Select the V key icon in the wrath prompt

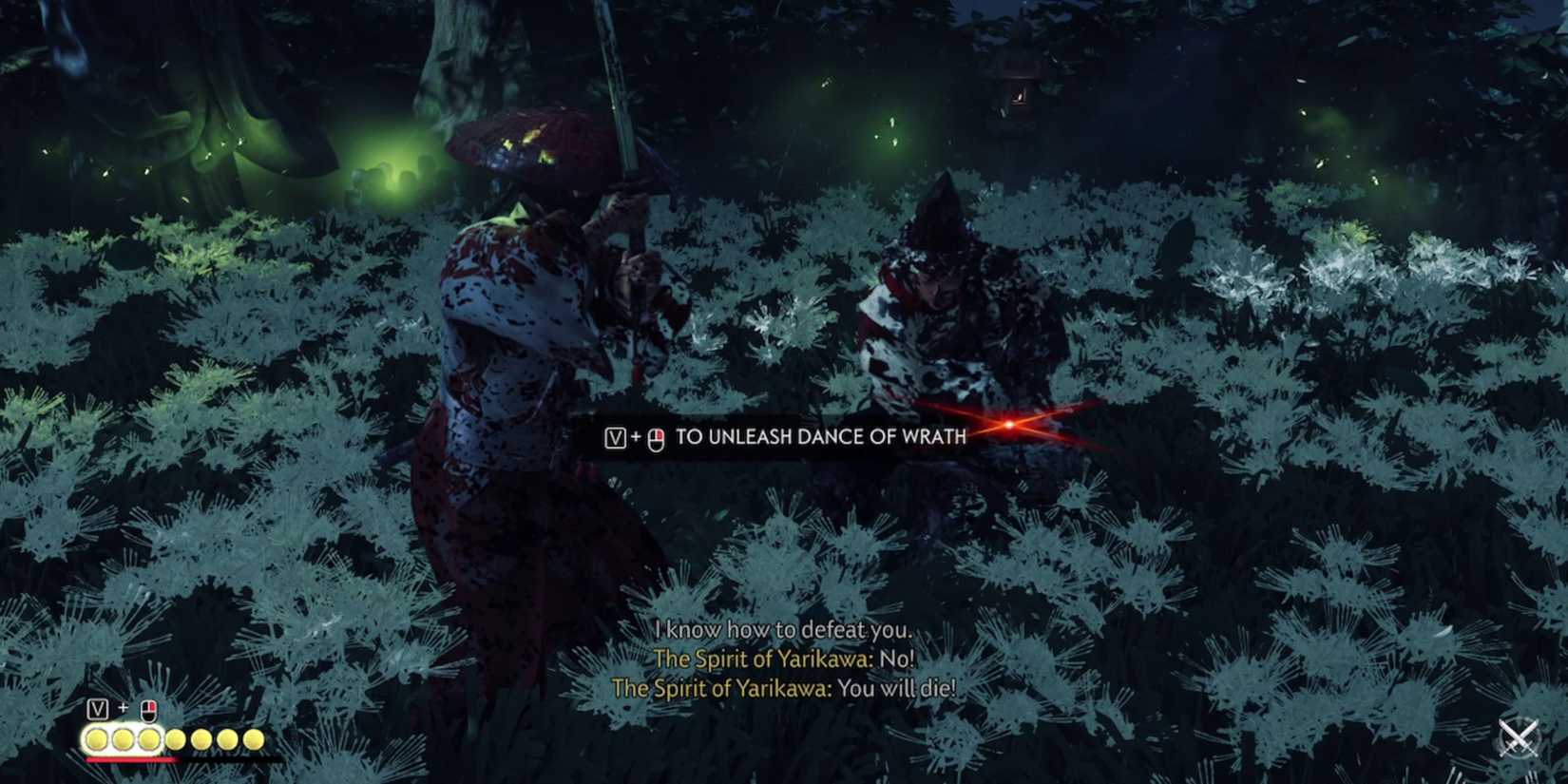point(616,436)
